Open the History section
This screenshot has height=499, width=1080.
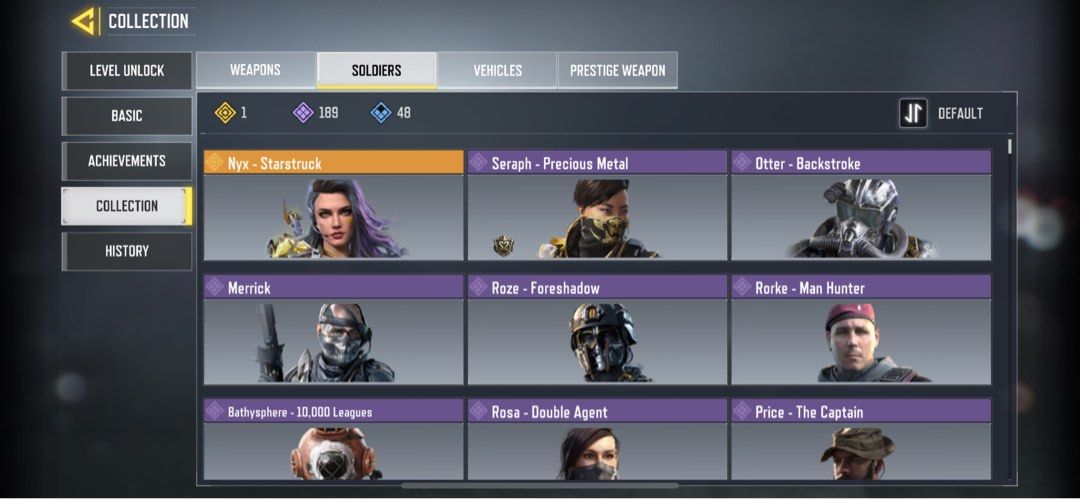[x=127, y=251]
